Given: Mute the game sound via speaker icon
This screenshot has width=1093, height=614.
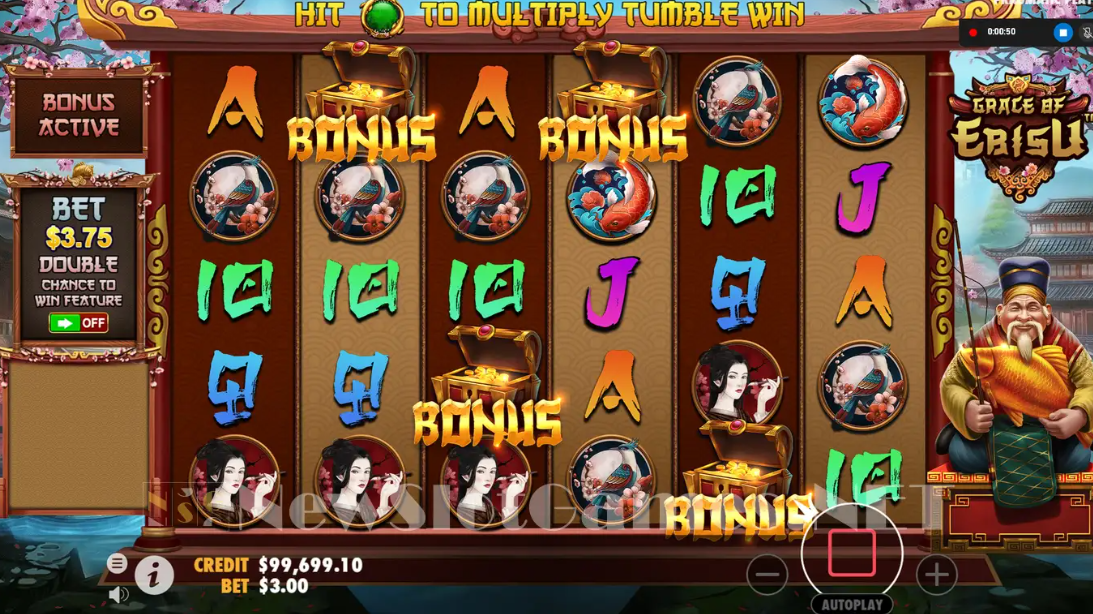Looking at the screenshot, I should click(x=118, y=595).
